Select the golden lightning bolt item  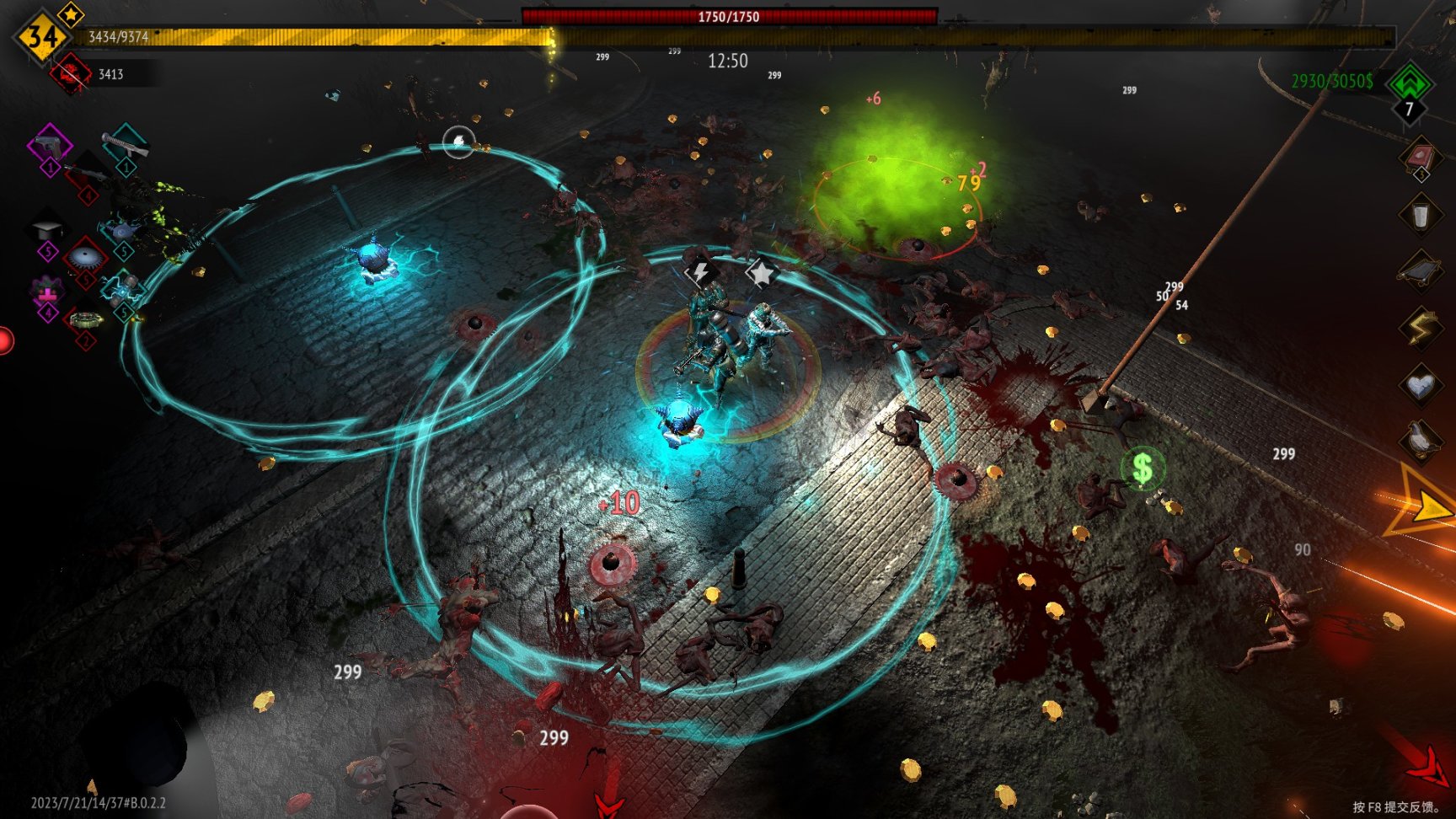(1421, 328)
